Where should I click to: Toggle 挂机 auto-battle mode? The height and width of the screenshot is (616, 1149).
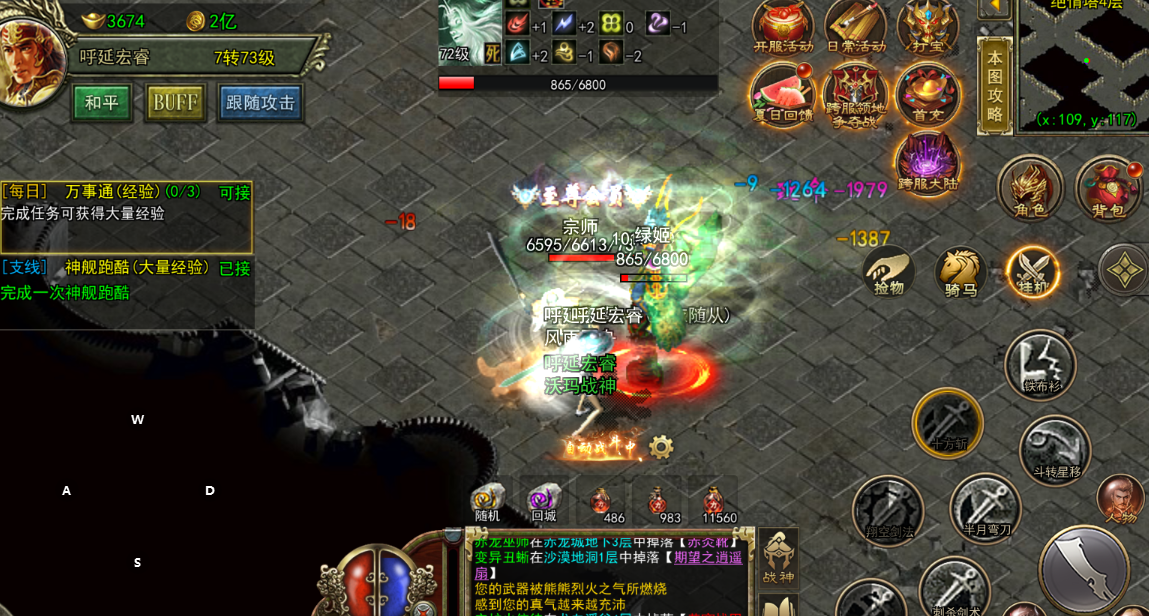(x=1032, y=272)
